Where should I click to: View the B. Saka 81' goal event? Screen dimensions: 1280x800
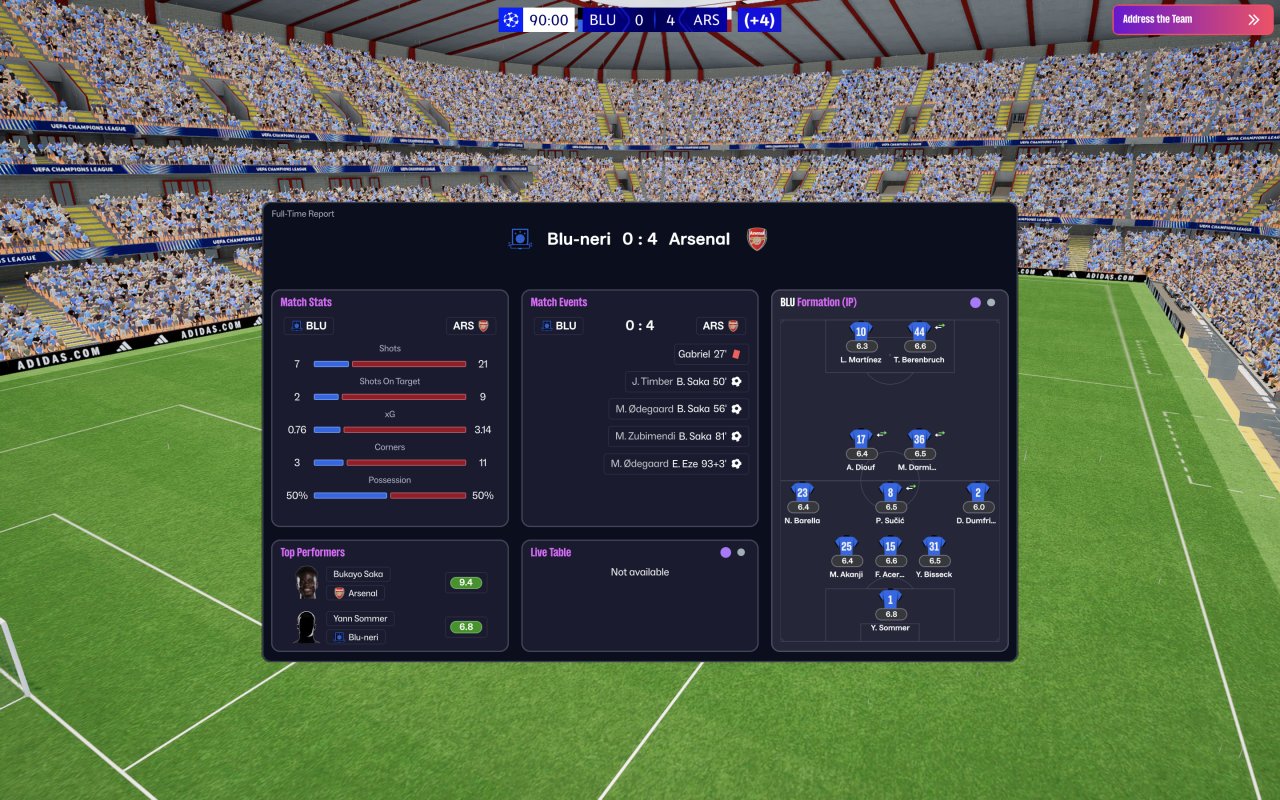[678, 436]
